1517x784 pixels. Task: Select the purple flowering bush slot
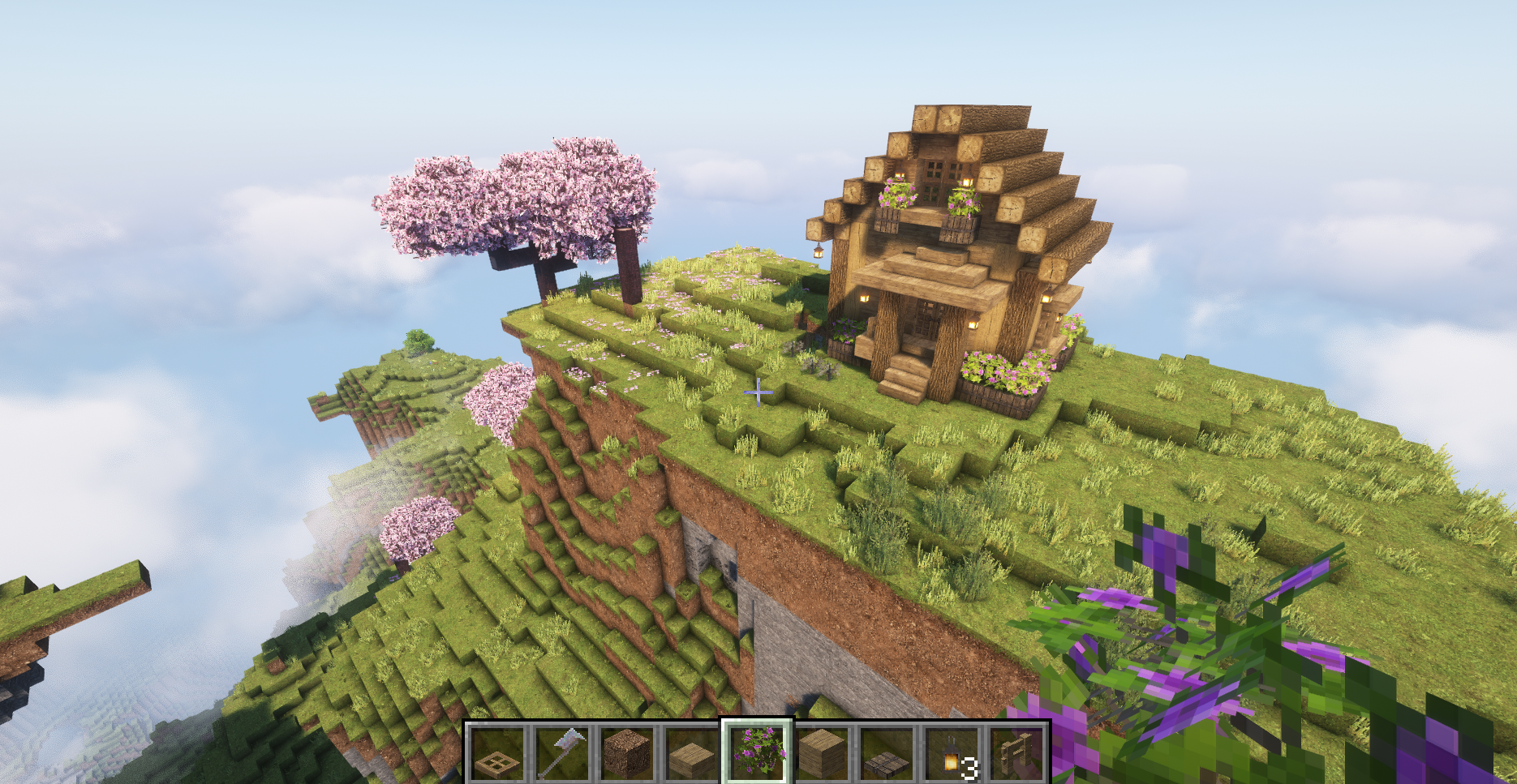(757, 752)
